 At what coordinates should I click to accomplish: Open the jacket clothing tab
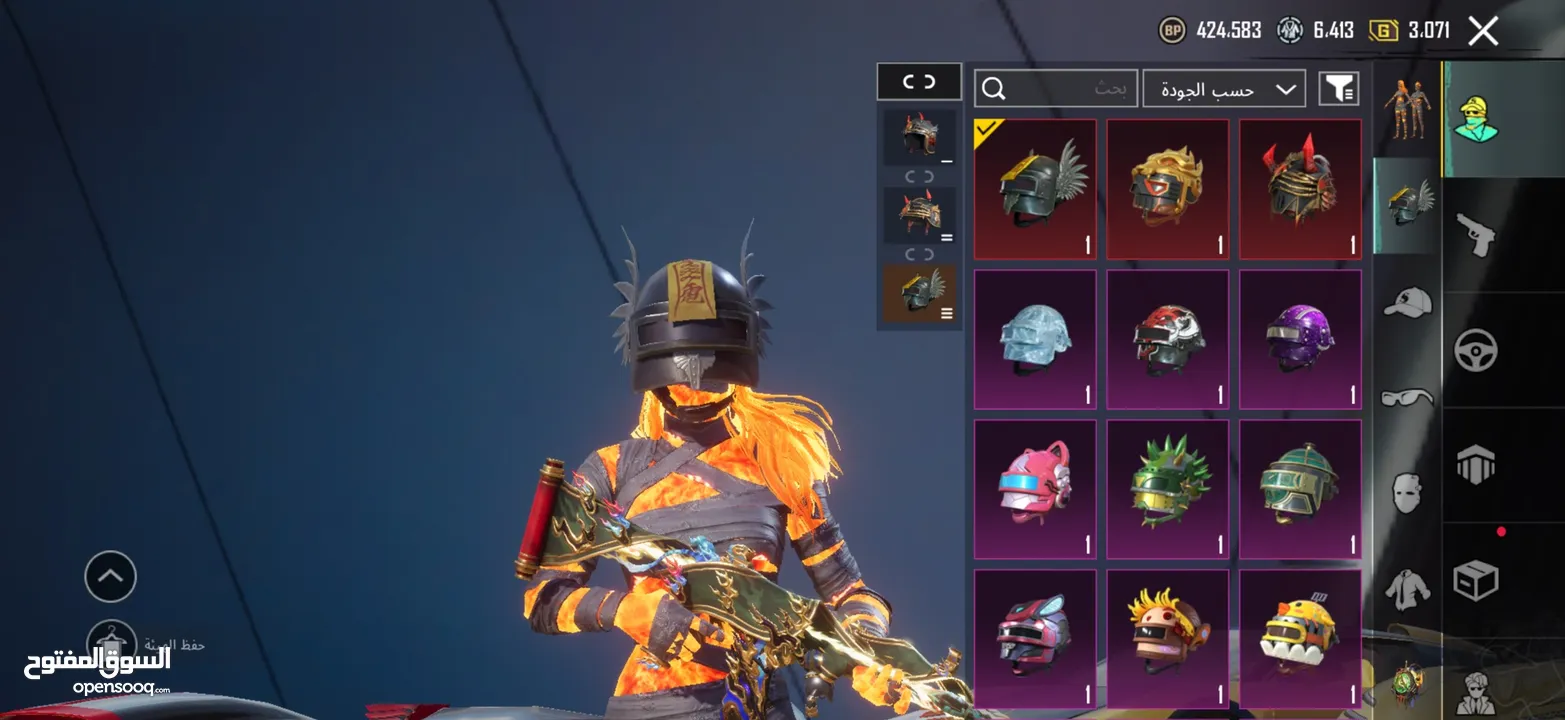[x=1407, y=589]
